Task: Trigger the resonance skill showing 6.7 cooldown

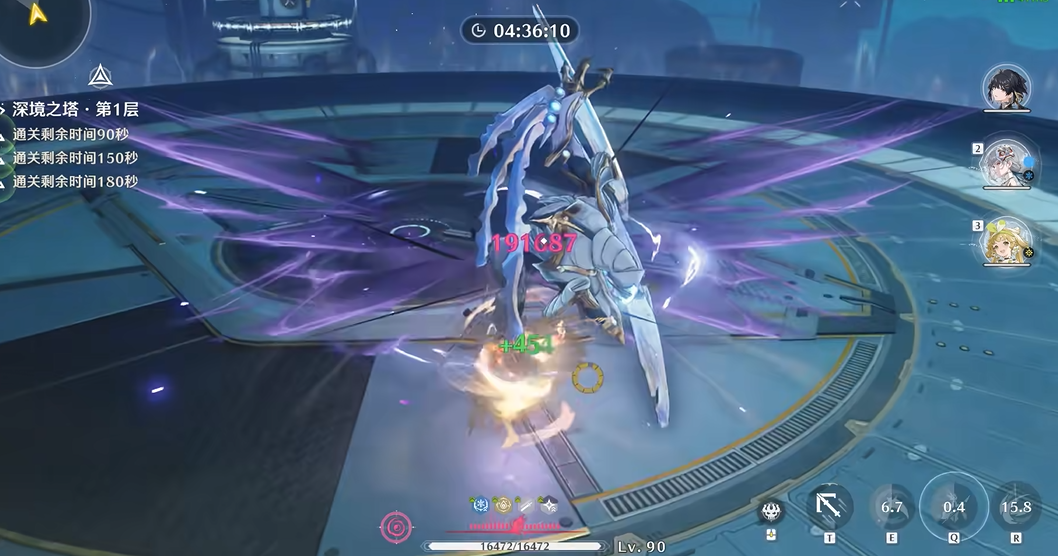Action: [891, 507]
